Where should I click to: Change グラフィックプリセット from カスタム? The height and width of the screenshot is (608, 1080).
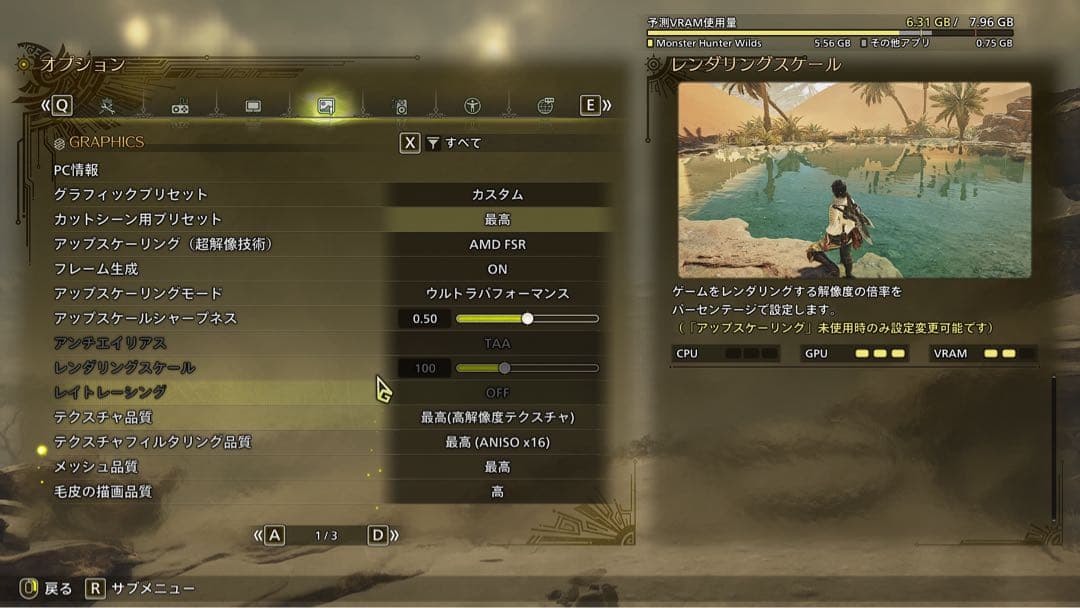497,195
